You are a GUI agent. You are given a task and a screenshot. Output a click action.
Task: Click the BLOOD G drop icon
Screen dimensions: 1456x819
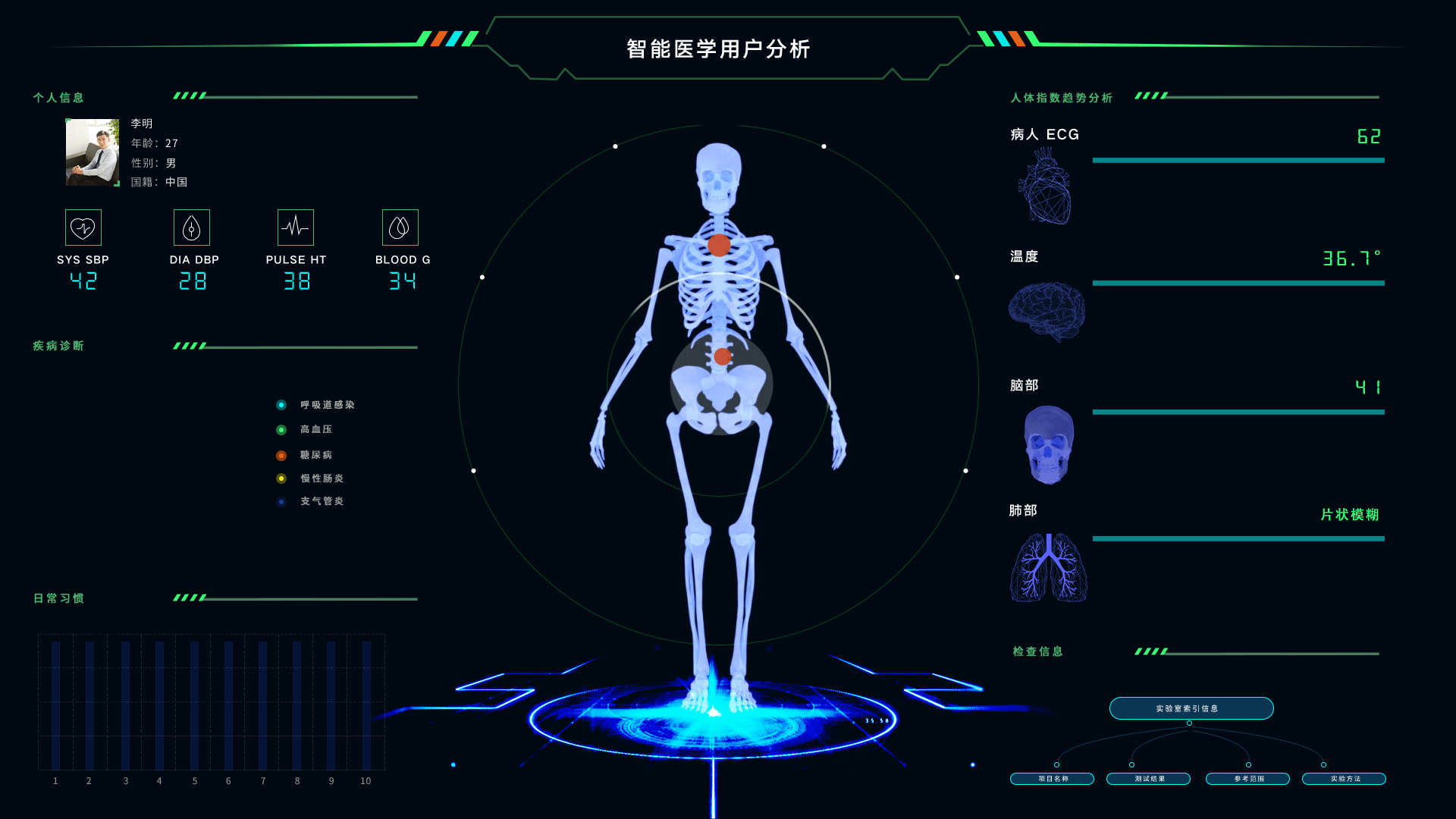[x=401, y=227]
